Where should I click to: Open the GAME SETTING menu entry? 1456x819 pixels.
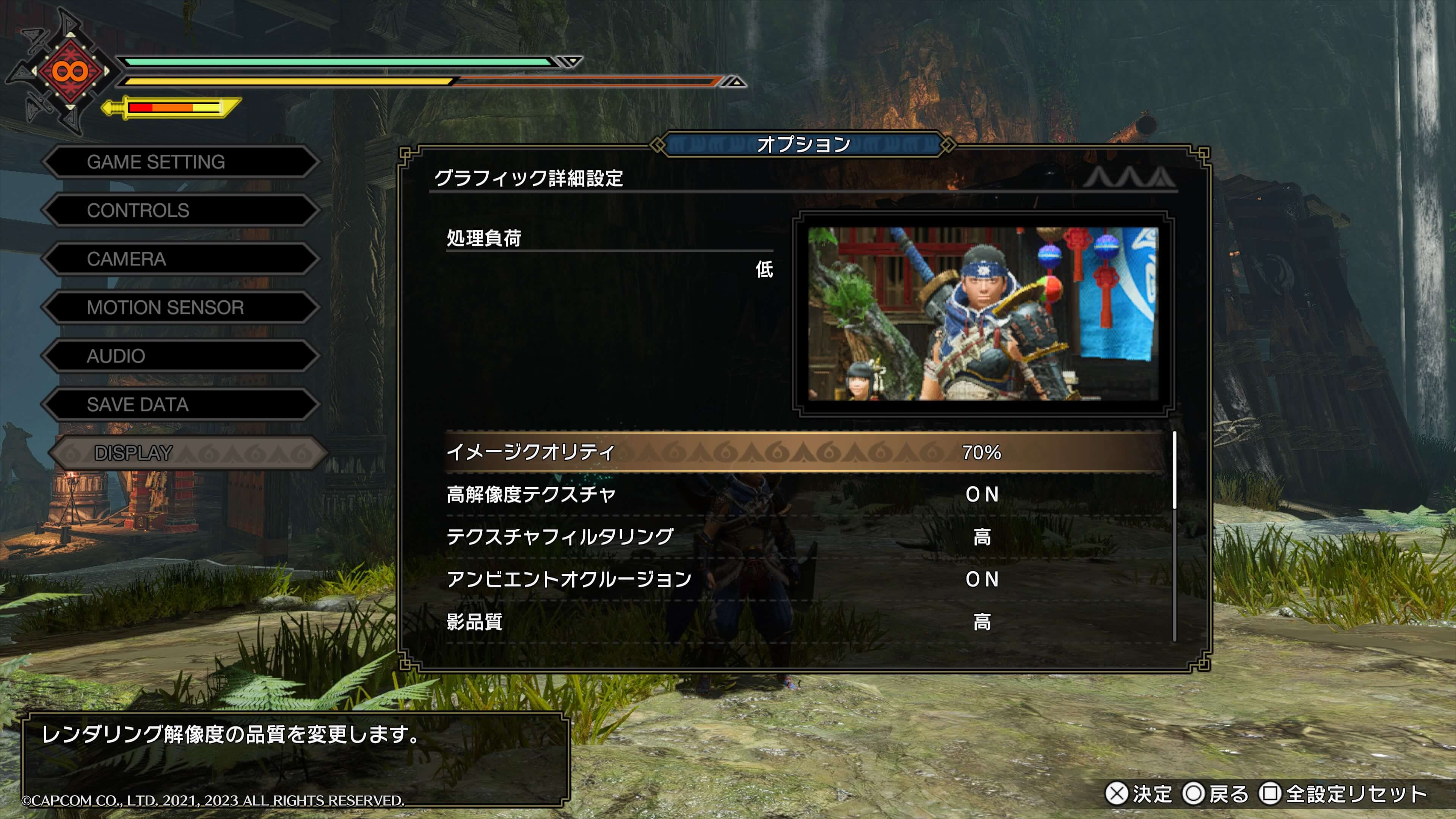tap(180, 162)
